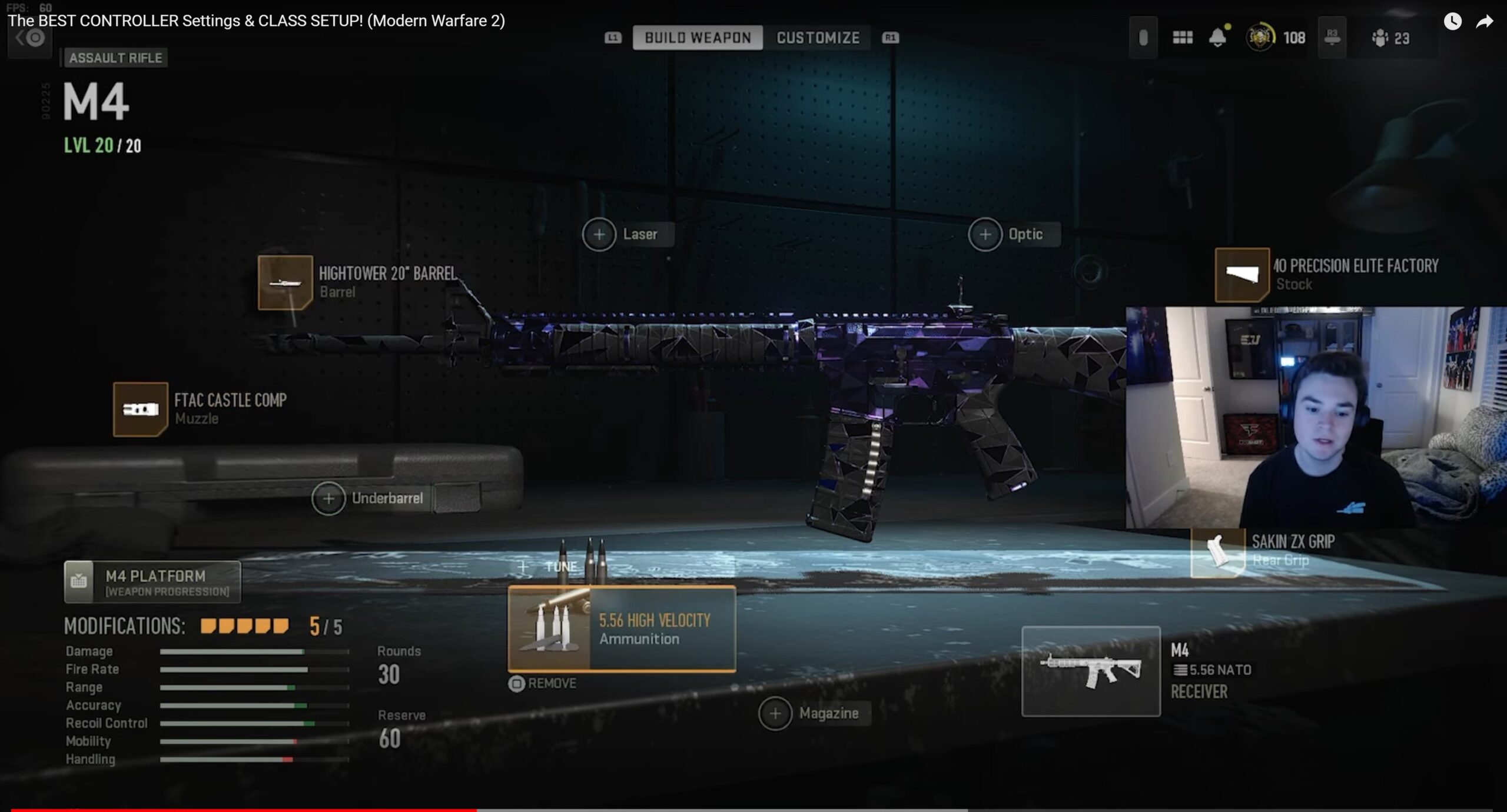This screenshot has width=1507, height=812.
Task: Open the M4 receiver selection
Action: [x=1091, y=671]
